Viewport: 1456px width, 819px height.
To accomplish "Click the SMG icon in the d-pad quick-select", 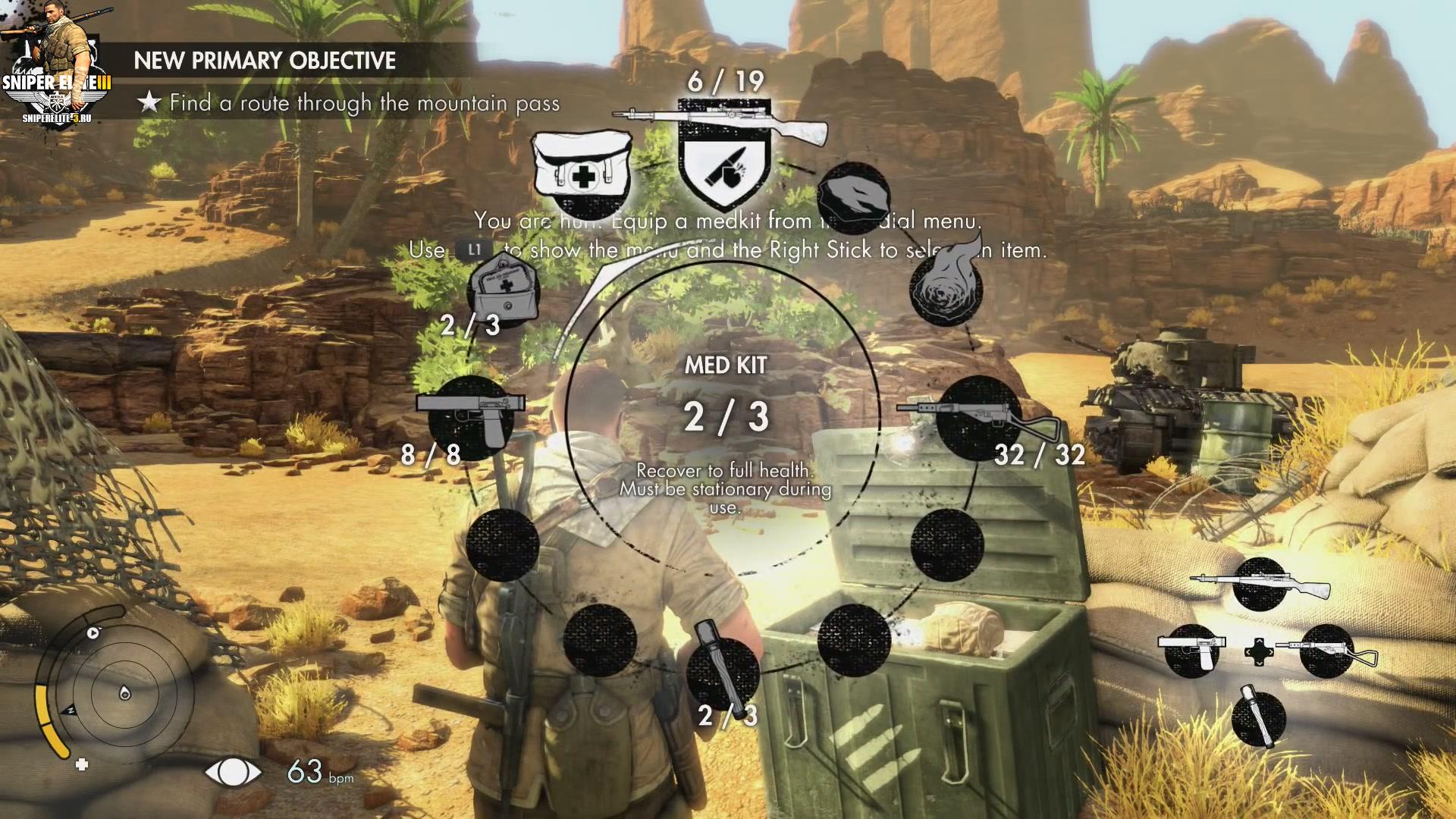I will point(1327,650).
